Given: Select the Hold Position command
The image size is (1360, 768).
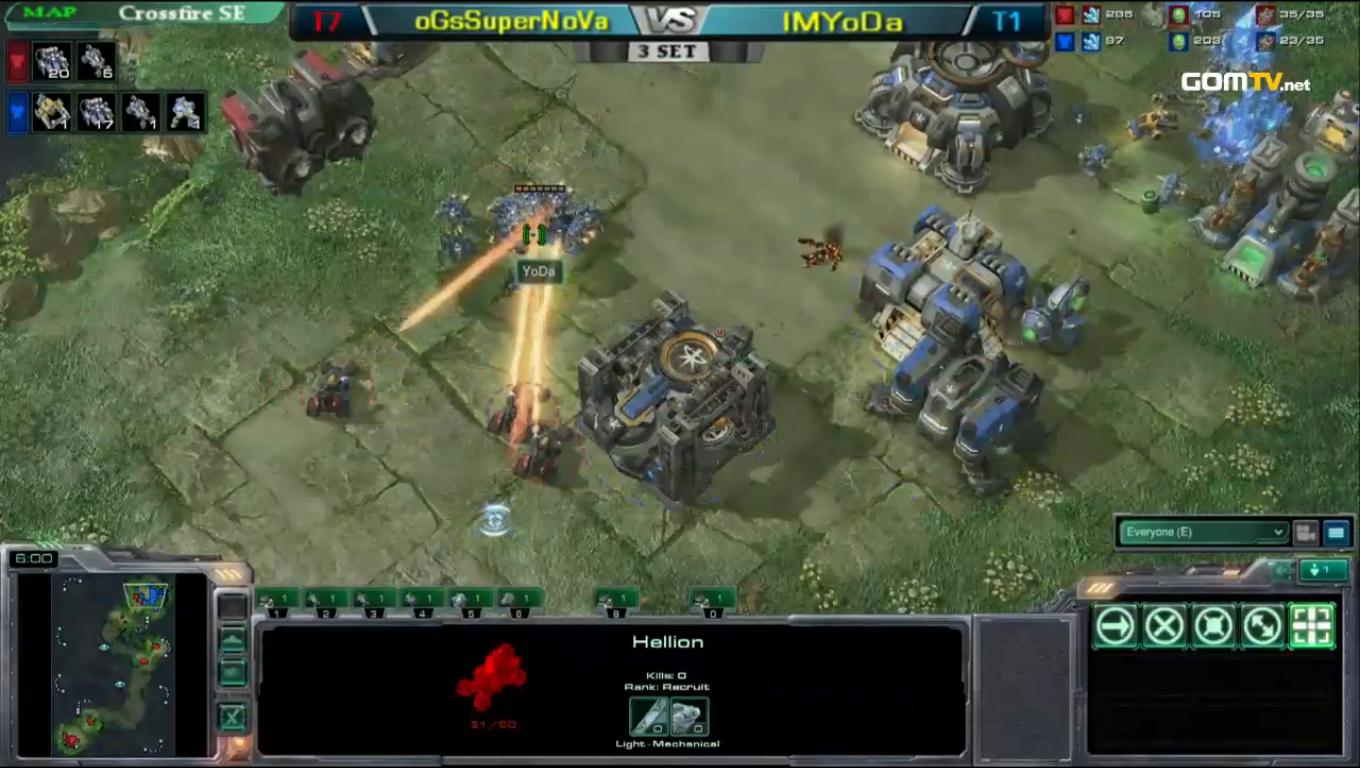Looking at the screenshot, I should coord(1213,627).
